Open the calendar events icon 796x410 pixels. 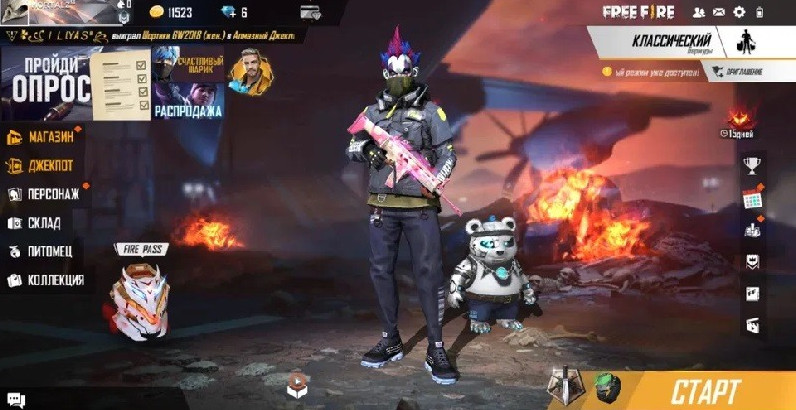pyautogui.click(x=753, y=198)
